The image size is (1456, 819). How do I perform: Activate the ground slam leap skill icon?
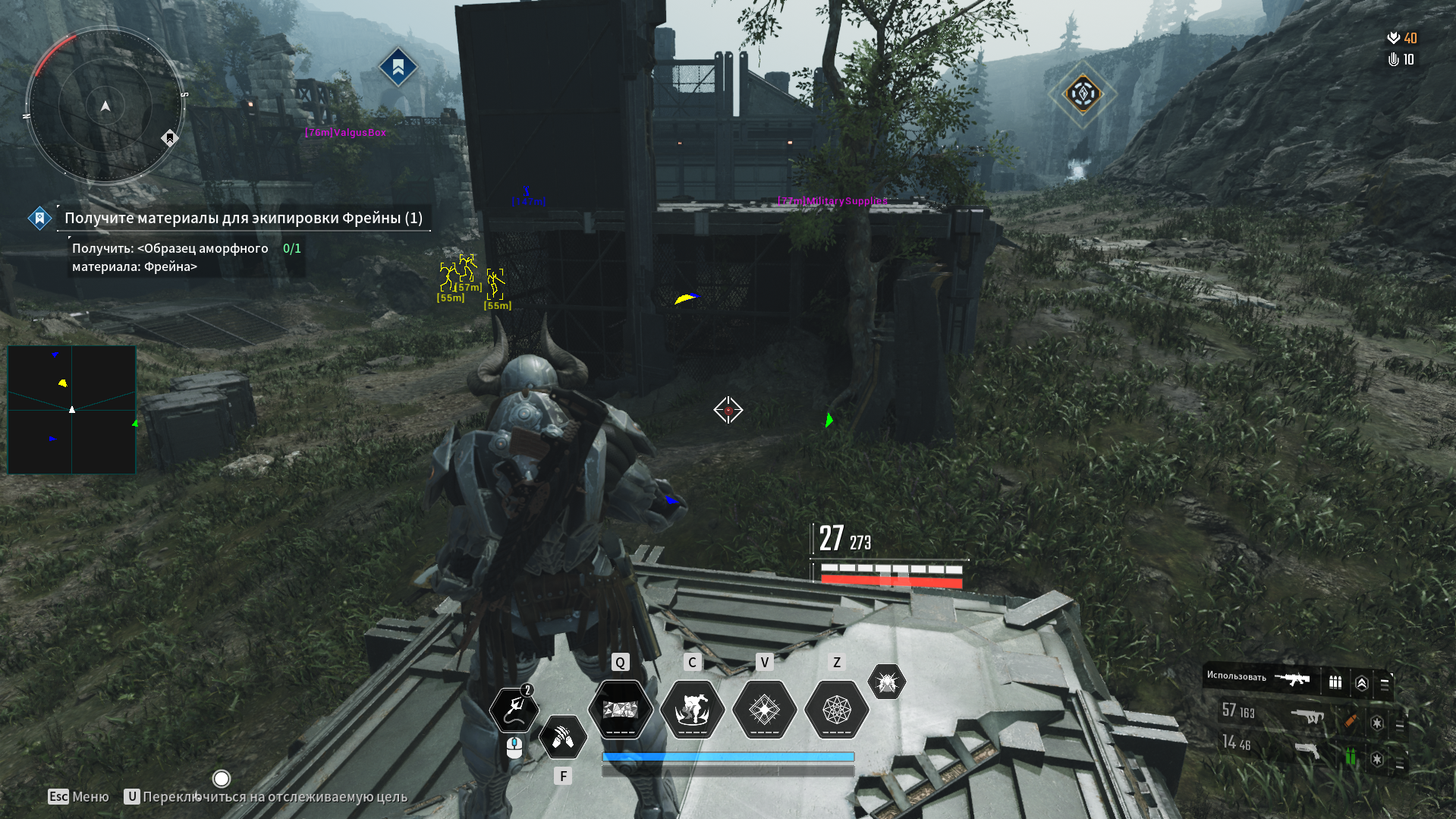tap(692, 710)
